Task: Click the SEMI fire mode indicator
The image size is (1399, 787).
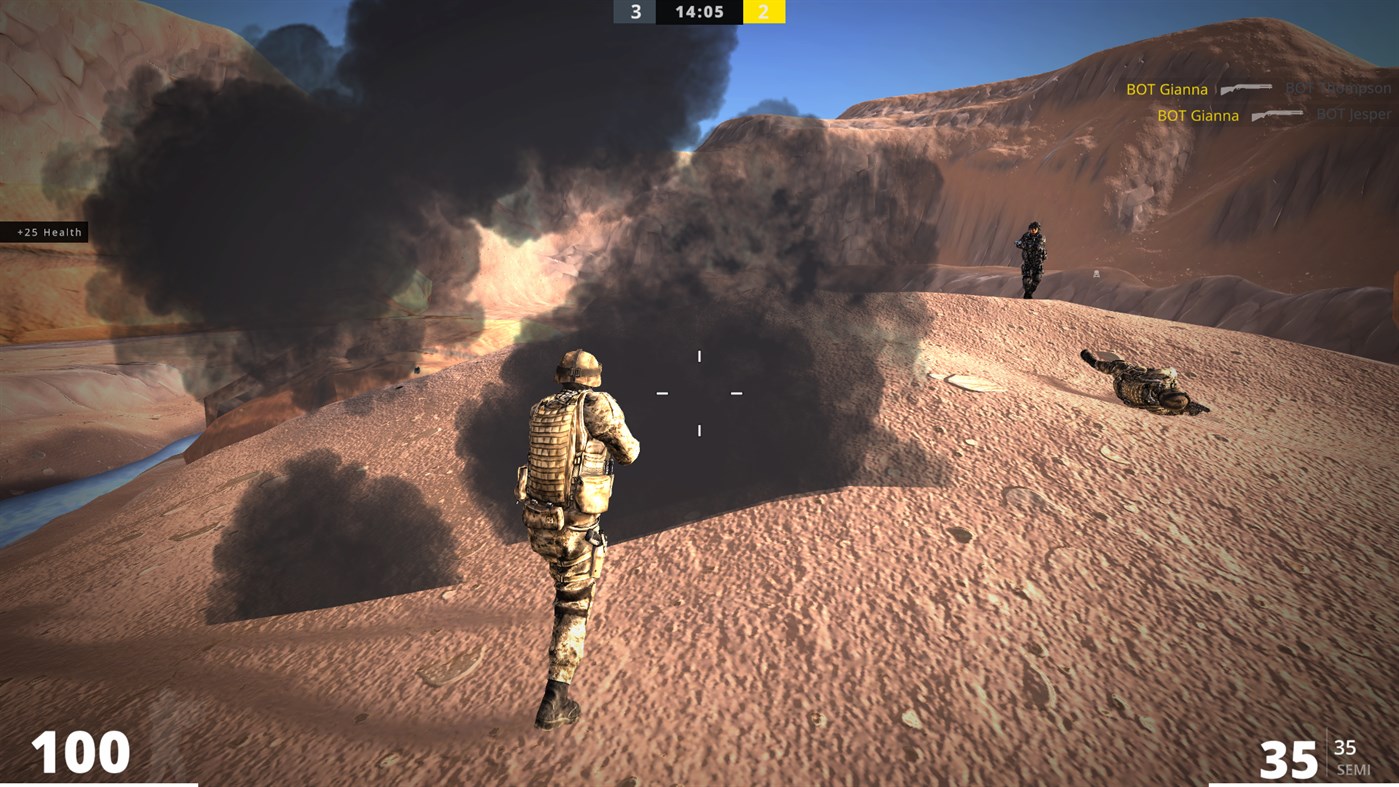Action: pyautogui.click(x=1355, y=770)
